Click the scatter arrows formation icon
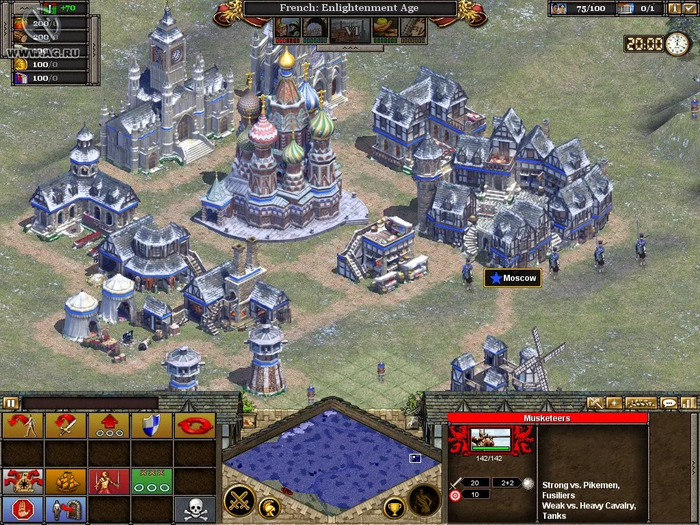Image resolution: width=700 pixels, height=525 pixels. 22,481
